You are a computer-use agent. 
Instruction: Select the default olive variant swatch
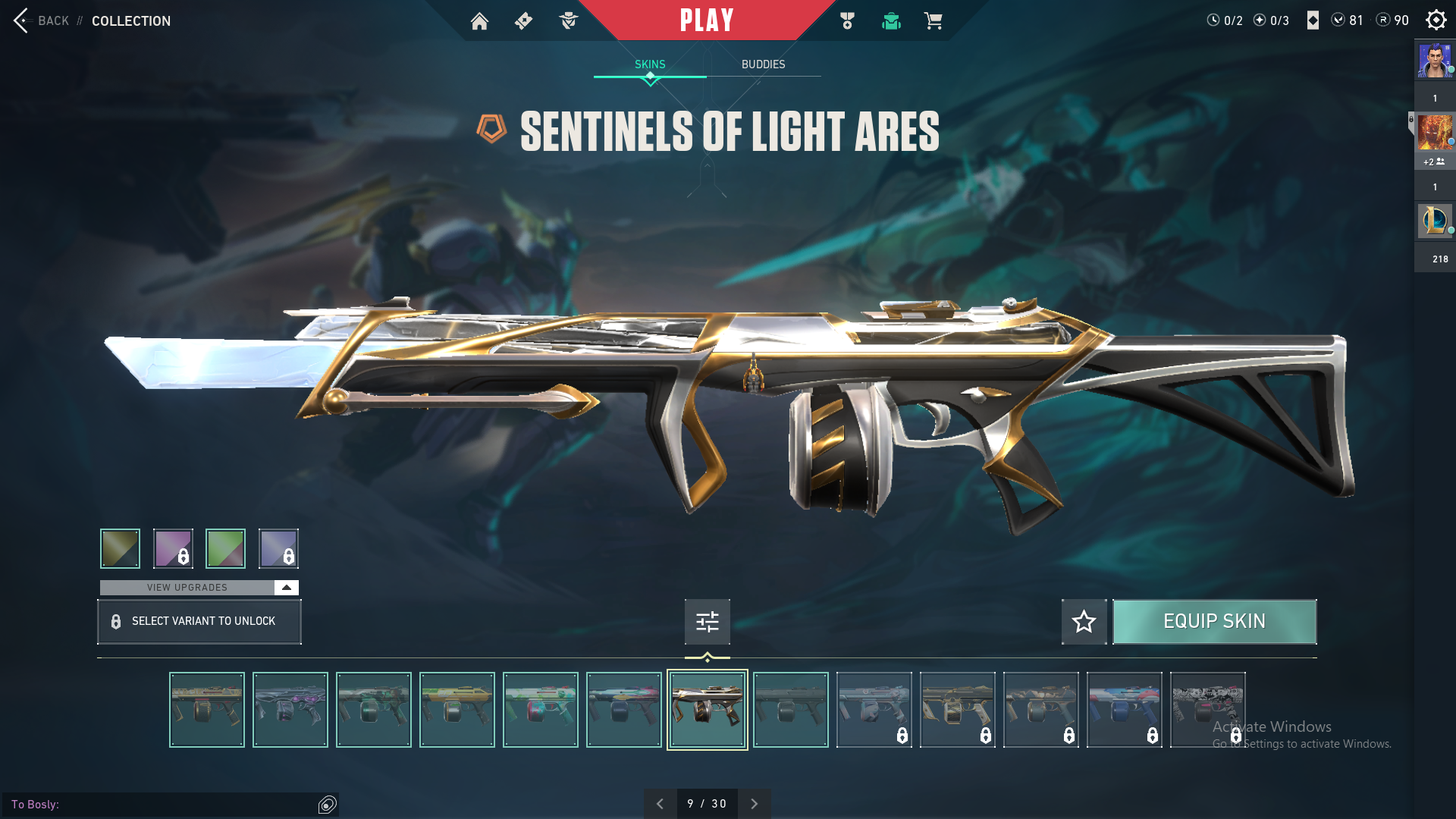120,548
